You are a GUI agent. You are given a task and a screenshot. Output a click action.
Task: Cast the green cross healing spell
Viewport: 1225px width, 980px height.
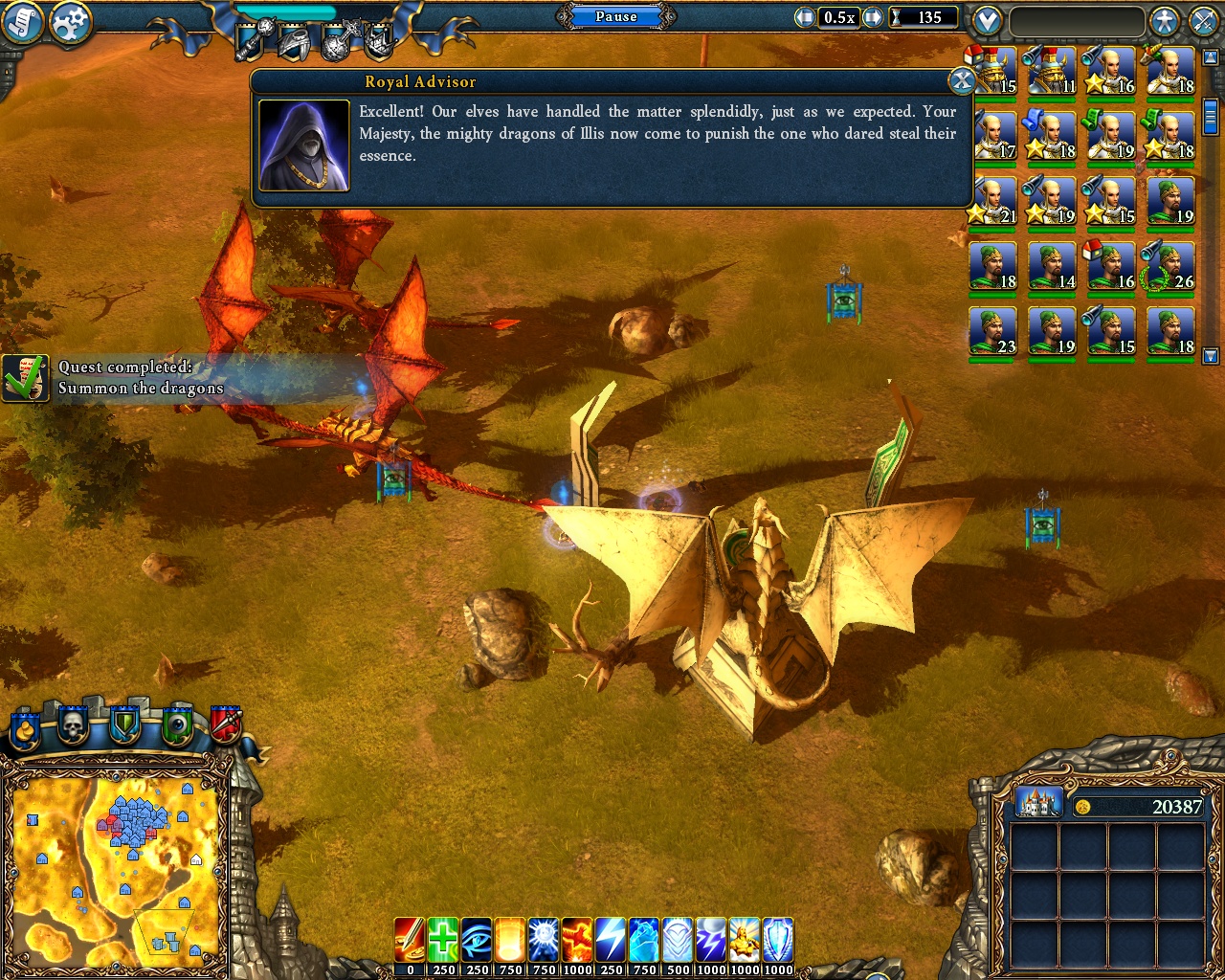click(x=443, y=940)
